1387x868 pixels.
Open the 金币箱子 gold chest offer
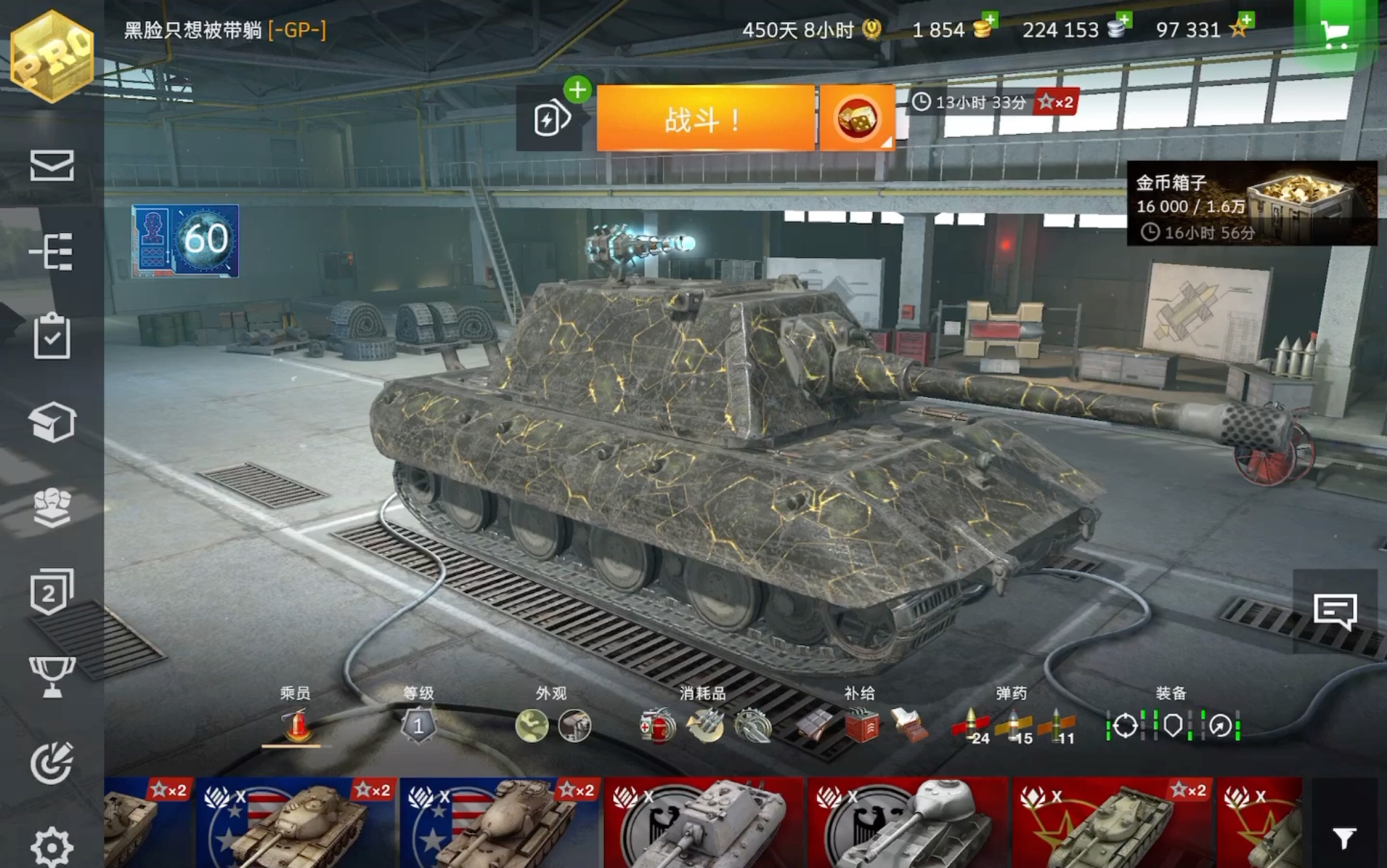[1251, 203]
